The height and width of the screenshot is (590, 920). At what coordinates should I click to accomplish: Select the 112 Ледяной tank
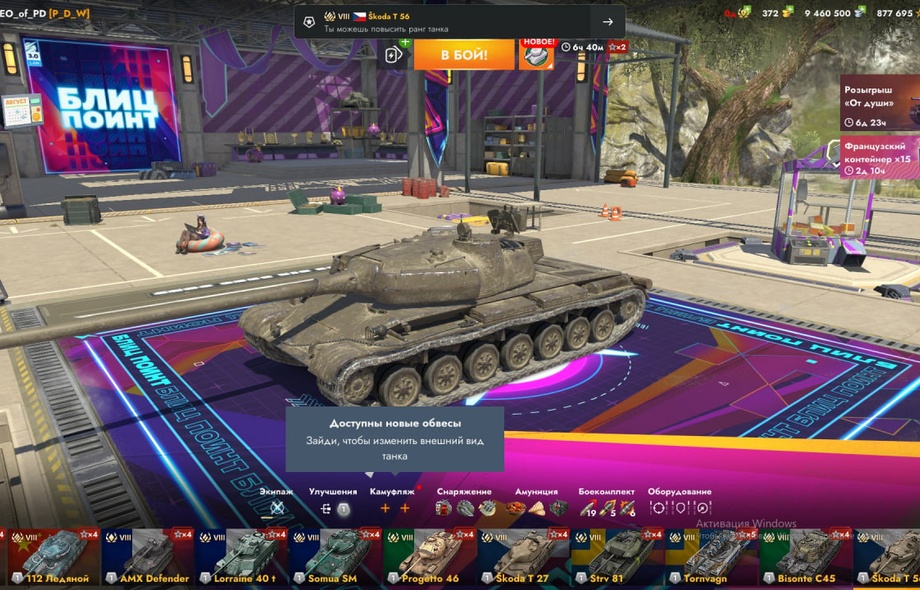coord(50,557)
